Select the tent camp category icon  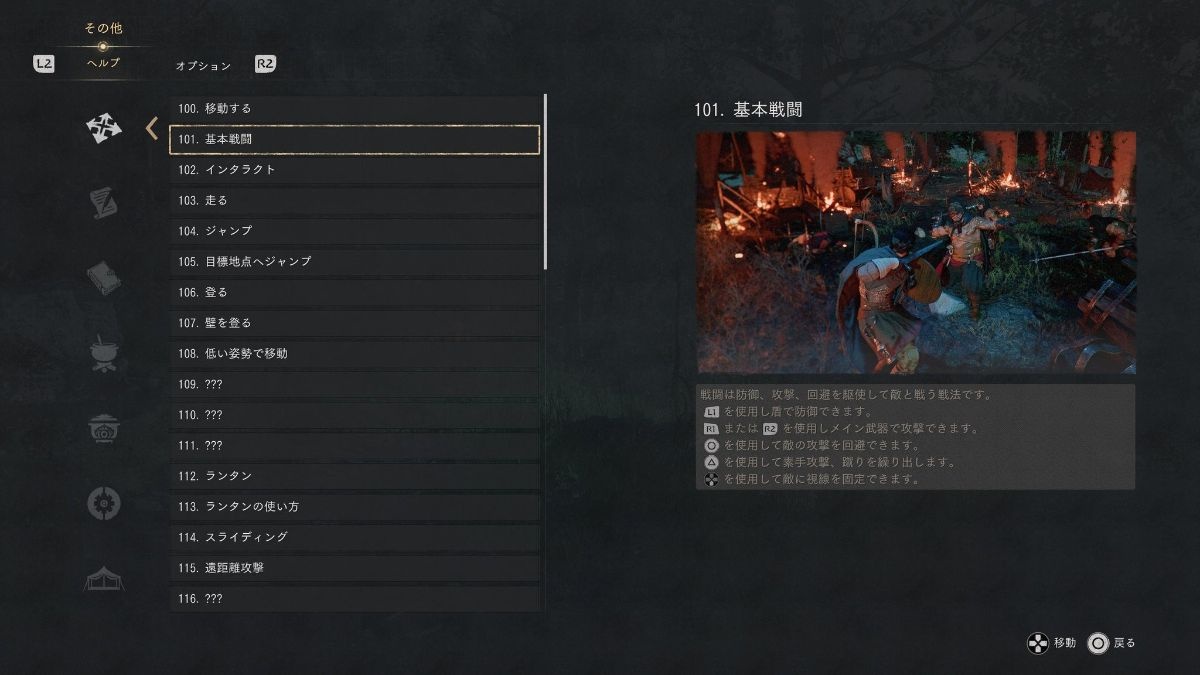click(x=103, y=578)
